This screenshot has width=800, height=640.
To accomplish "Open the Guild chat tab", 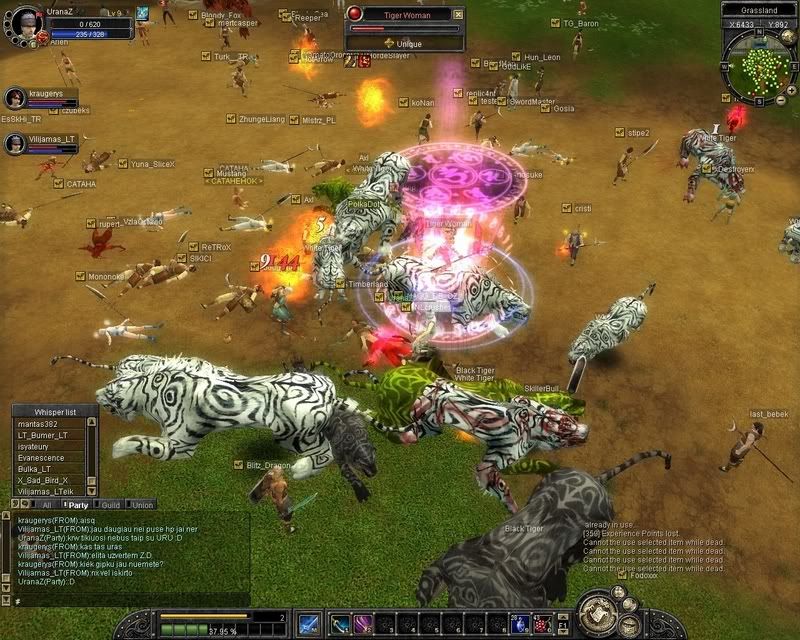I will click(110, 505).
